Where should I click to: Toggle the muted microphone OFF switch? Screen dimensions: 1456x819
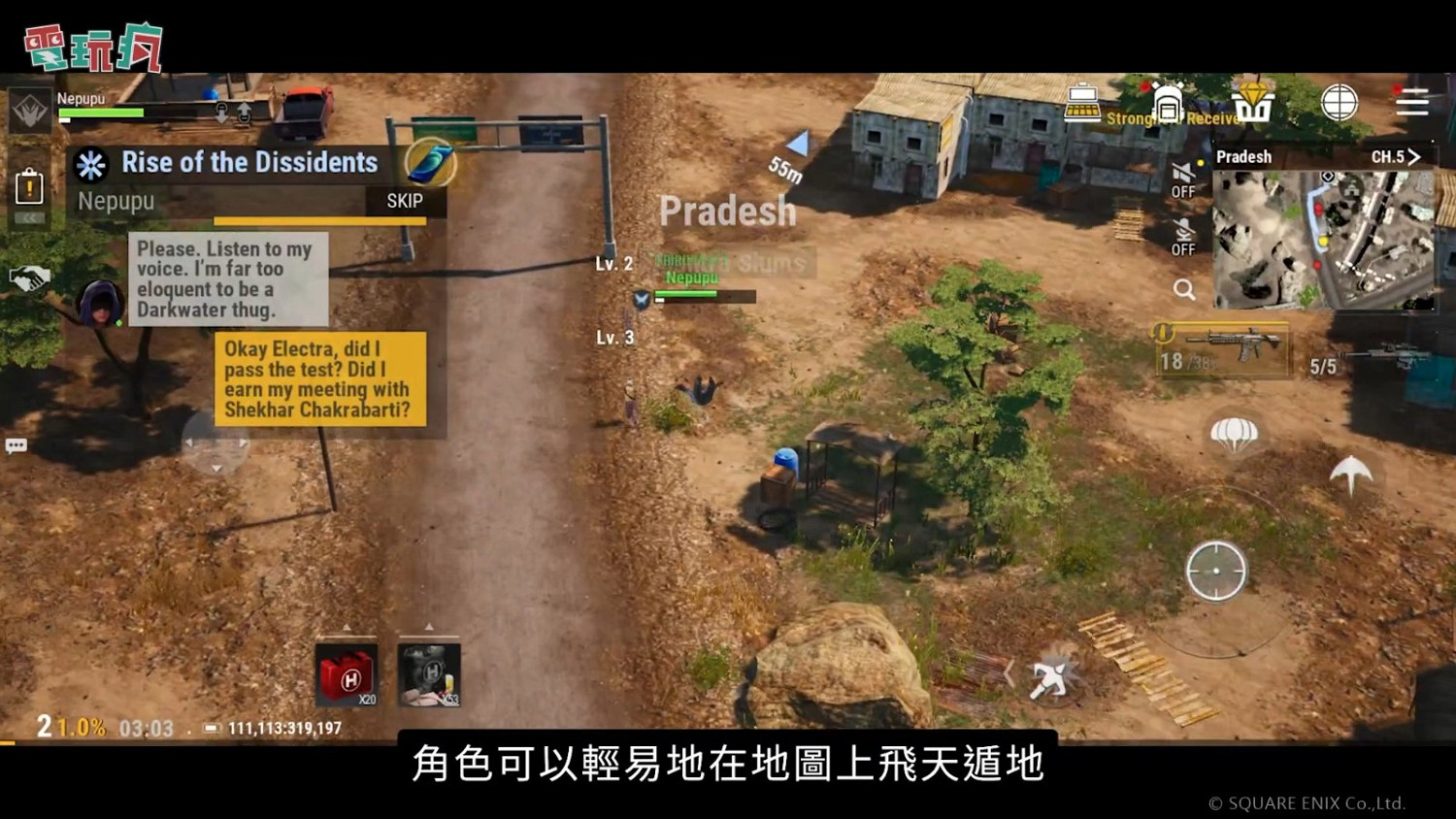pos(1182,238)
